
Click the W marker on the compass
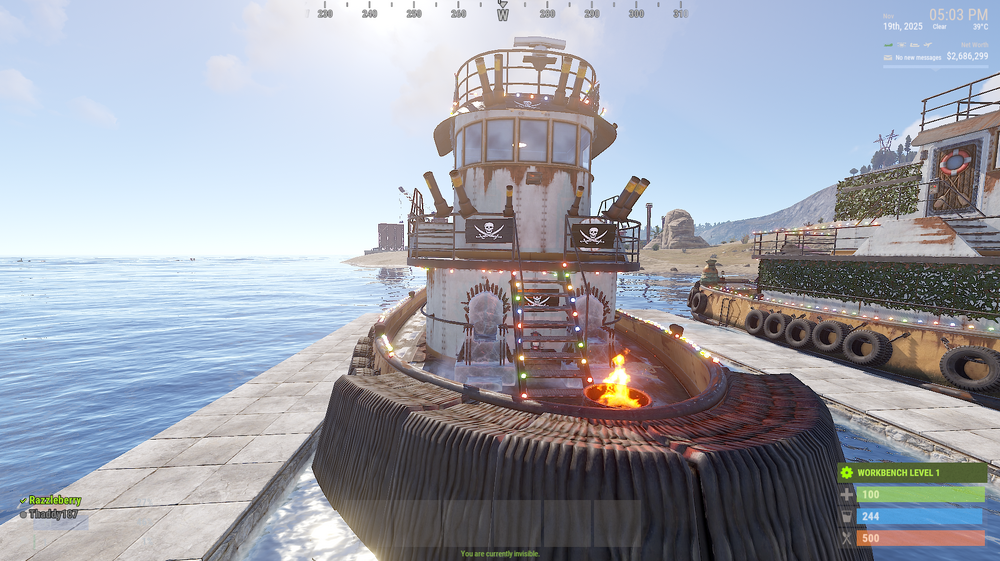(502, 14)
